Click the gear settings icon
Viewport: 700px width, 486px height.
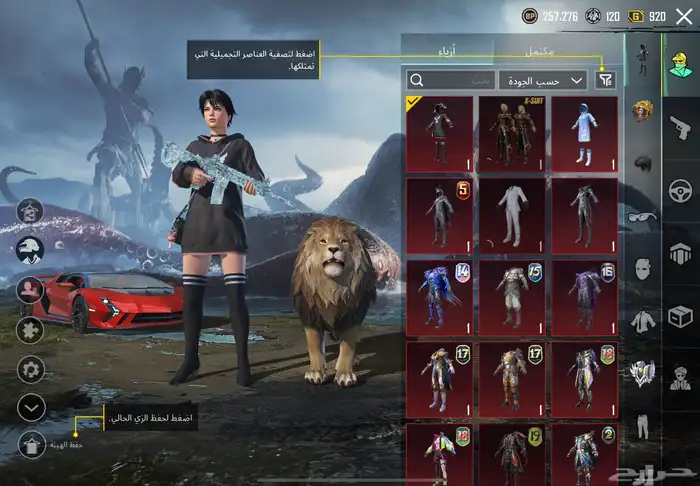point(32,369)
